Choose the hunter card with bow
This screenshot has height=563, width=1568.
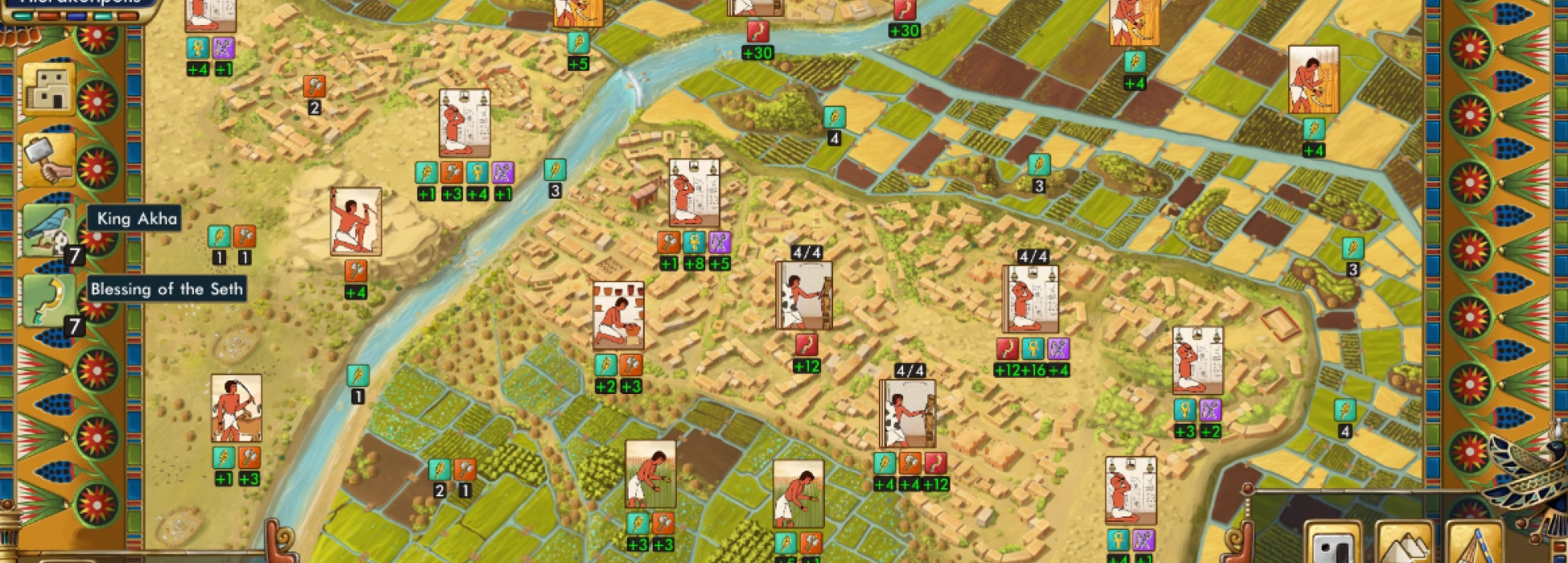[x=236, y=408]
